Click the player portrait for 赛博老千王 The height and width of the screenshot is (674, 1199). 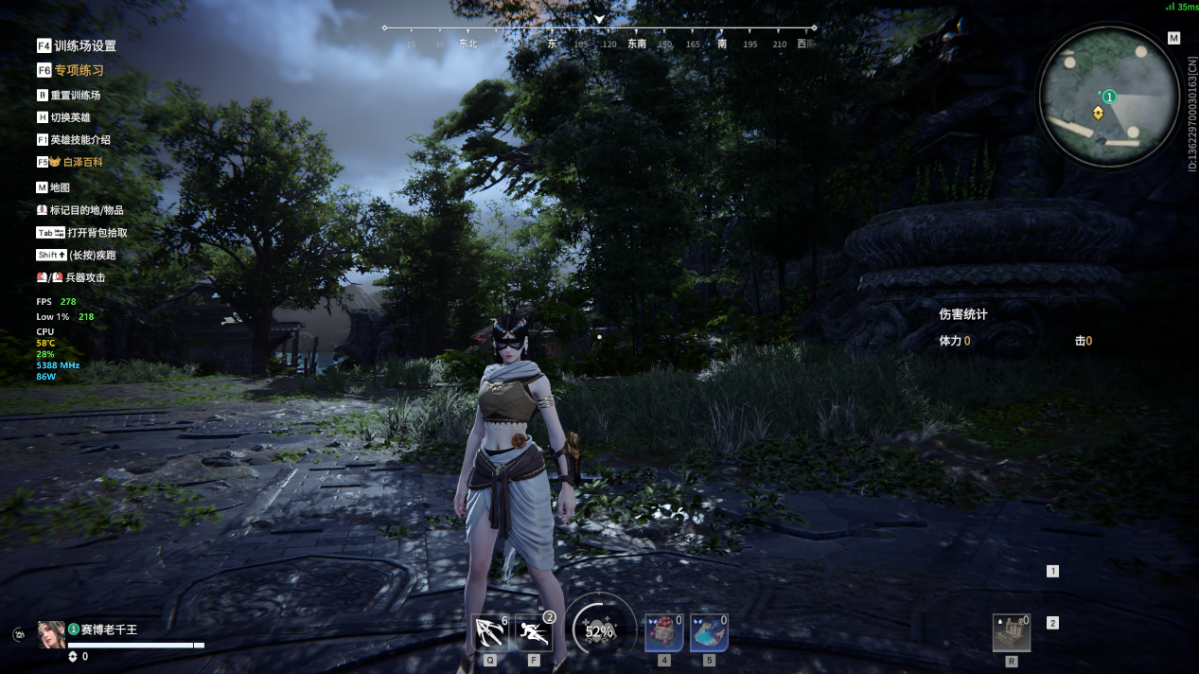click(51, 634)
